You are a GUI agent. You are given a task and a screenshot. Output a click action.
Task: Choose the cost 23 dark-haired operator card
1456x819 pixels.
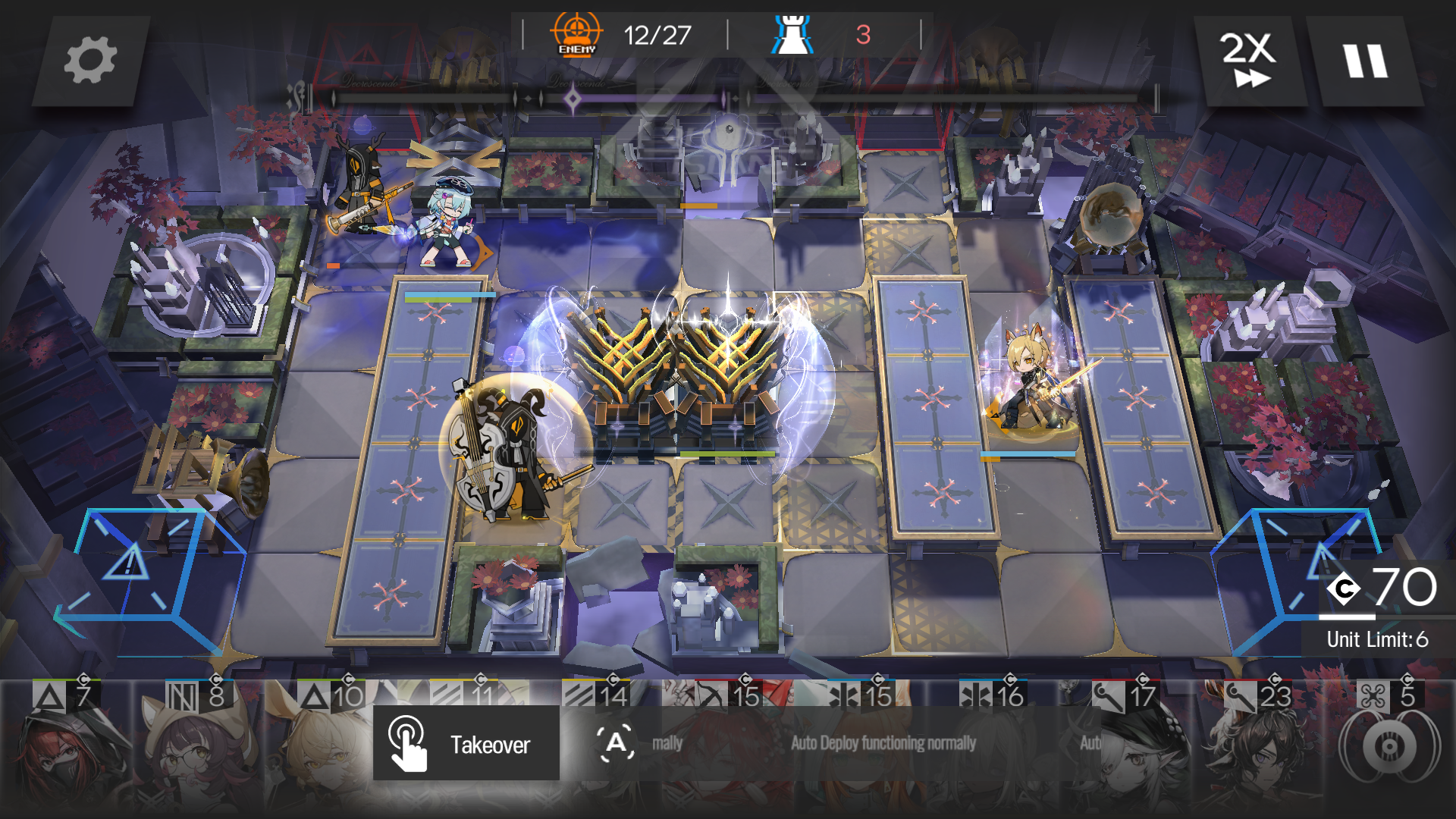[x=1258, y=751]
